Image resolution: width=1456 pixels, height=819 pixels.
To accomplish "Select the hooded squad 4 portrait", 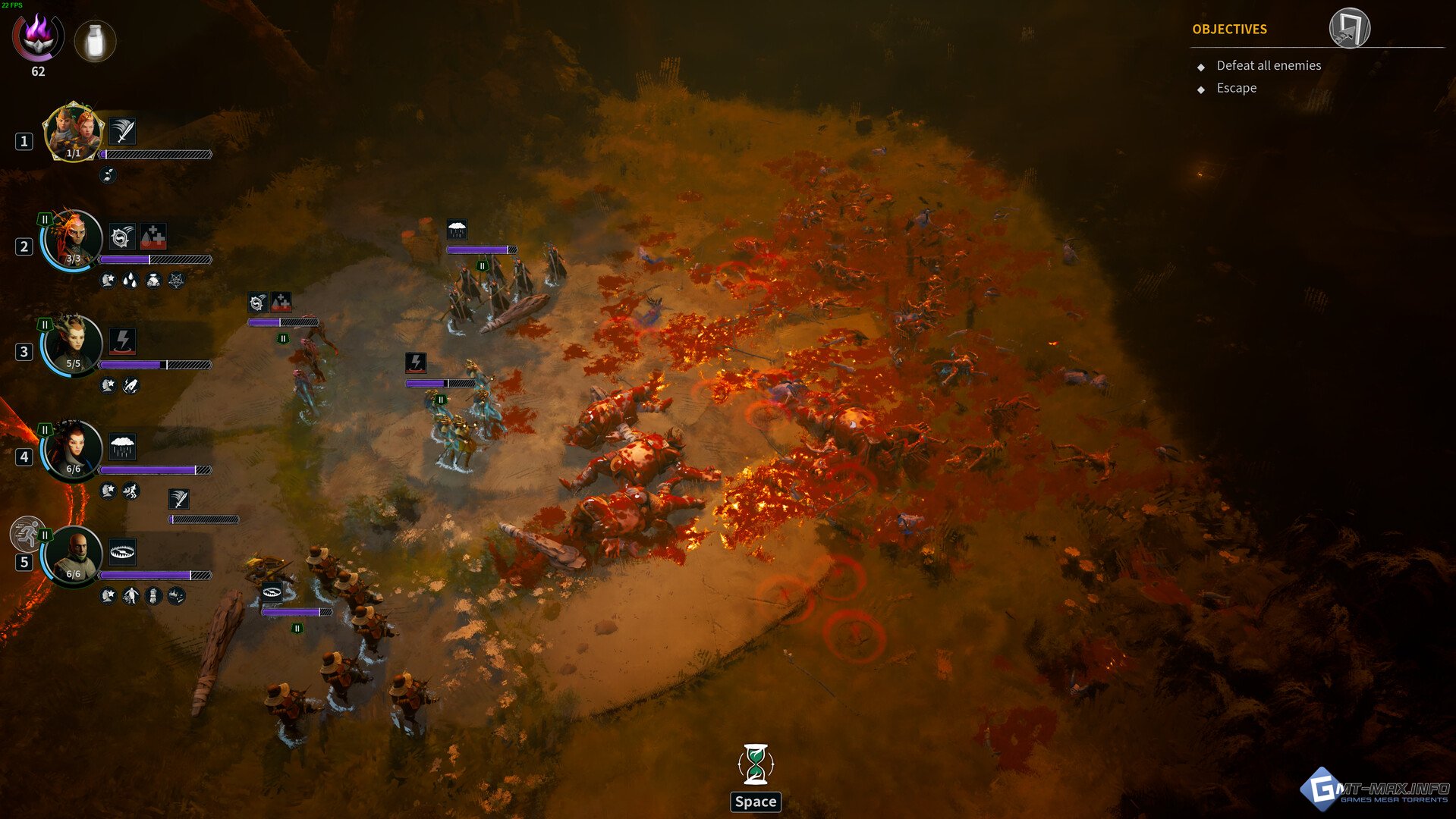I will tap(73, 449).
